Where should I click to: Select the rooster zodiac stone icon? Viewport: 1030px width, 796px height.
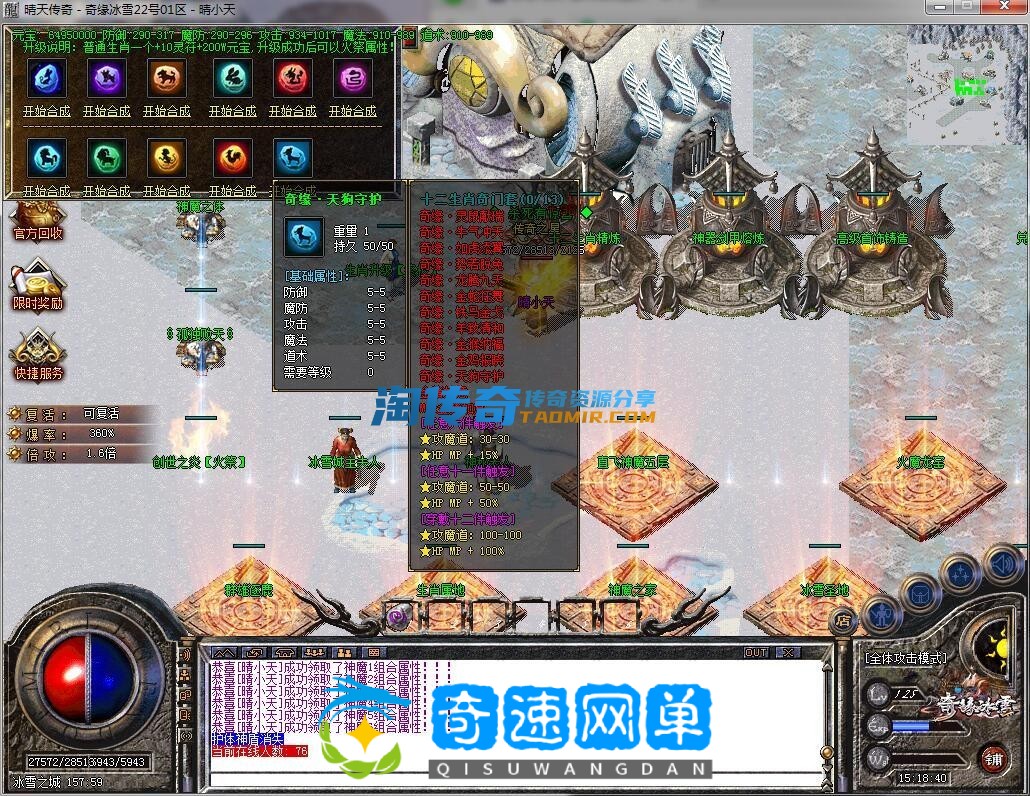pyautogui.click(x=233, y=157)
